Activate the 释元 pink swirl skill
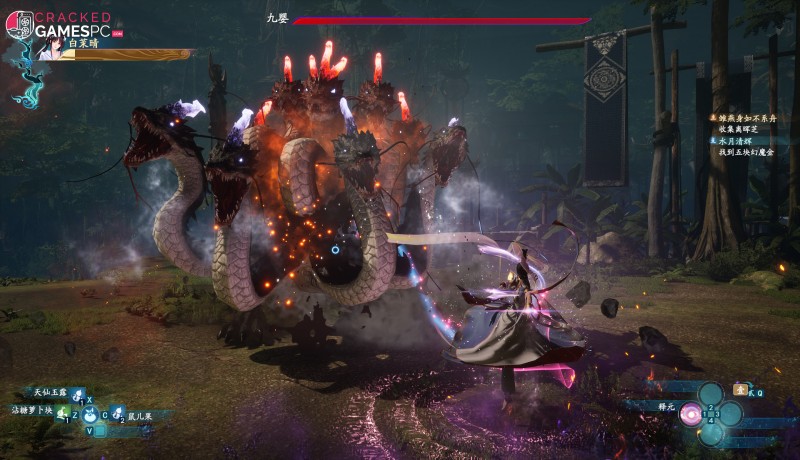Screen dimensions: 800x460 click(x=690, y=413)
